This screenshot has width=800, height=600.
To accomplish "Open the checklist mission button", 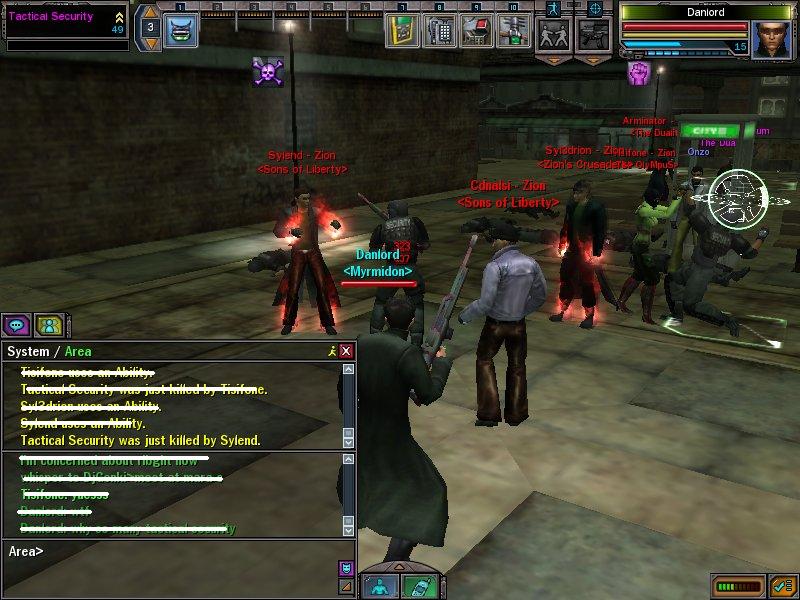I will (x=783, y=584).
